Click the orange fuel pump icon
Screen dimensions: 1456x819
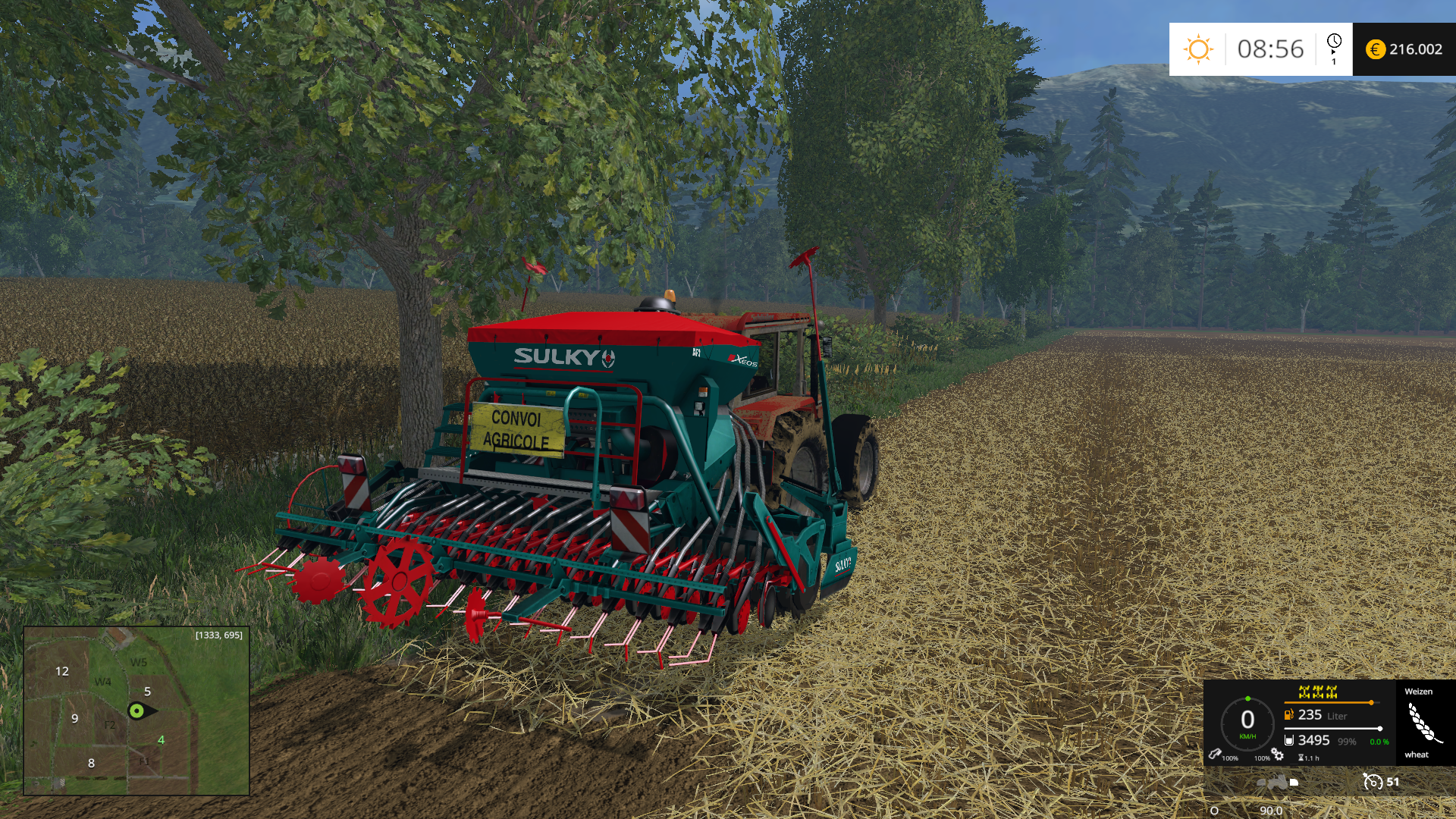click(1288, 714)
